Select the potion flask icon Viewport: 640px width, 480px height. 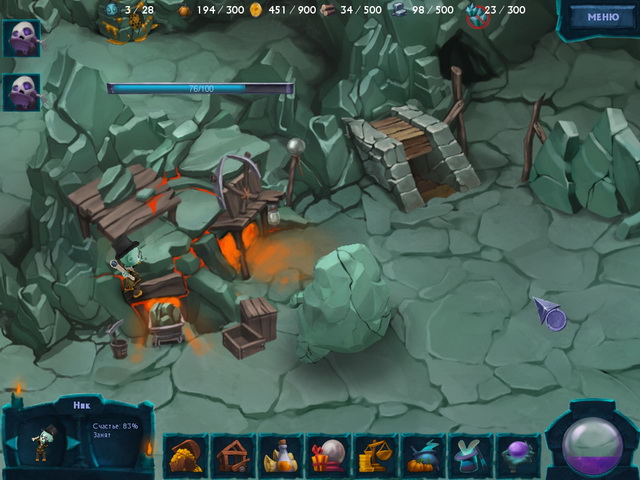click(281, 454)
